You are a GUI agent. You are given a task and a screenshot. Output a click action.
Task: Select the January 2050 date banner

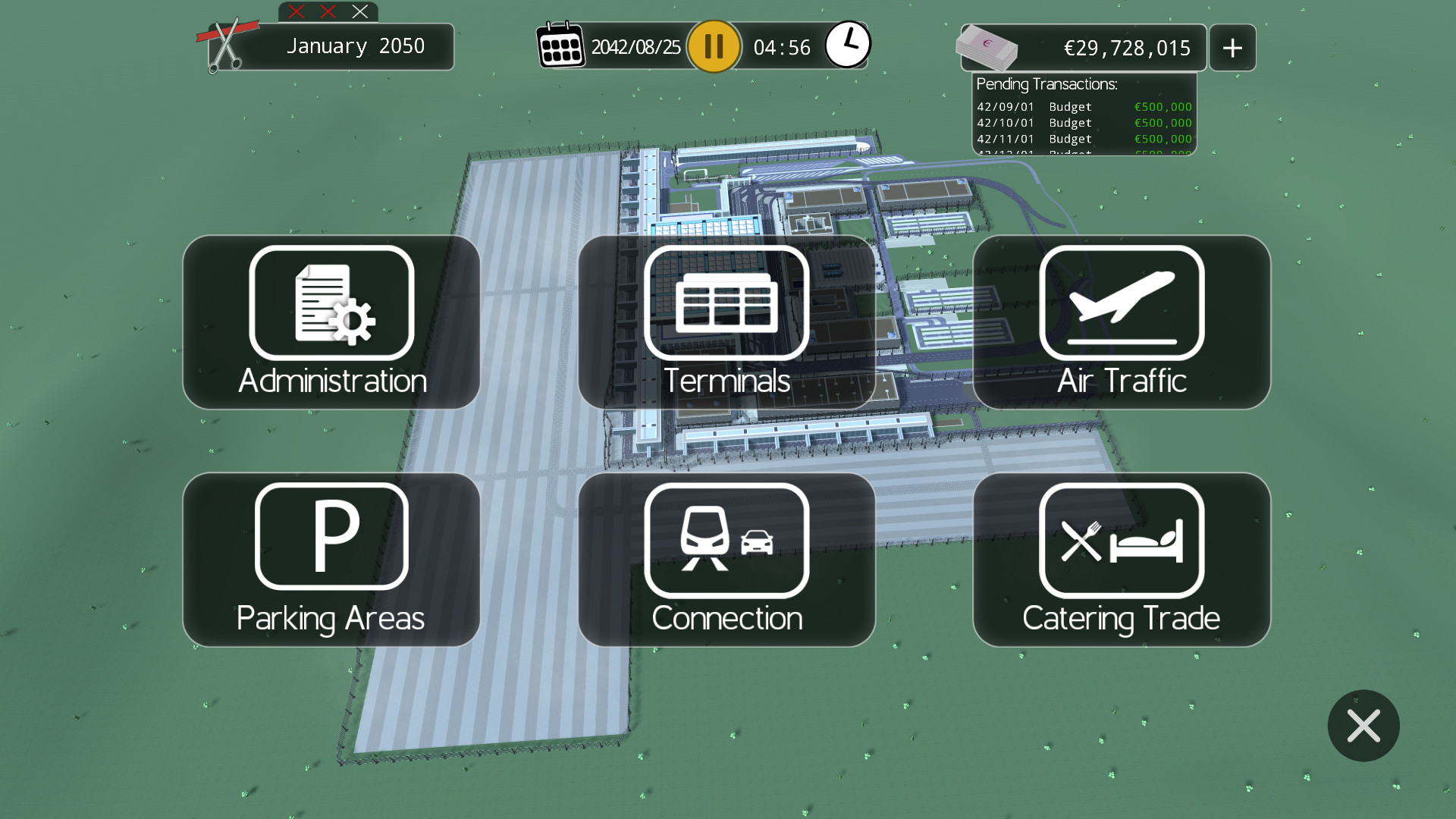coord(355,46)
